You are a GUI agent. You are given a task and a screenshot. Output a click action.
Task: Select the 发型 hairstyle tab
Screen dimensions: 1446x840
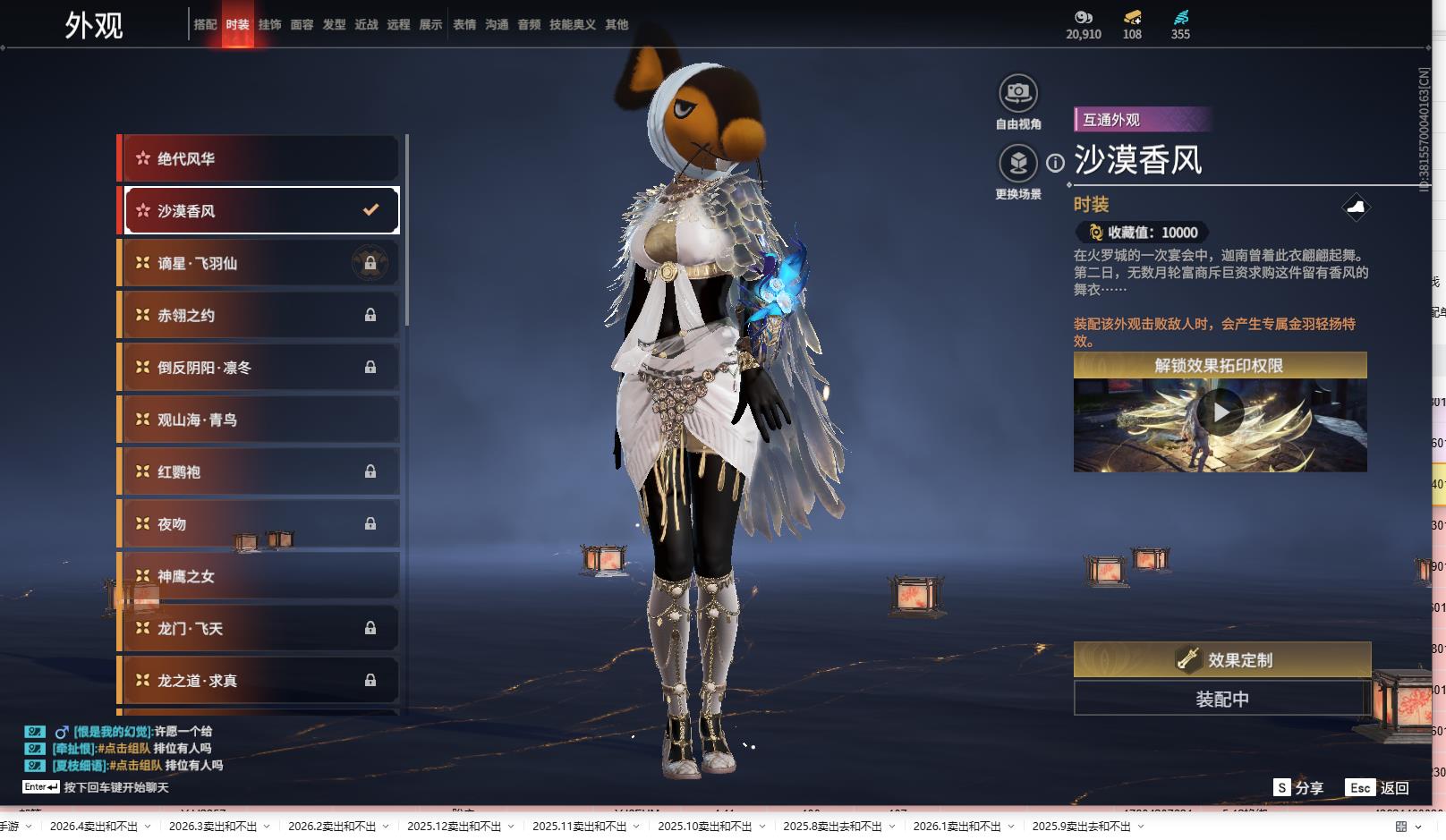click(334, 25)
